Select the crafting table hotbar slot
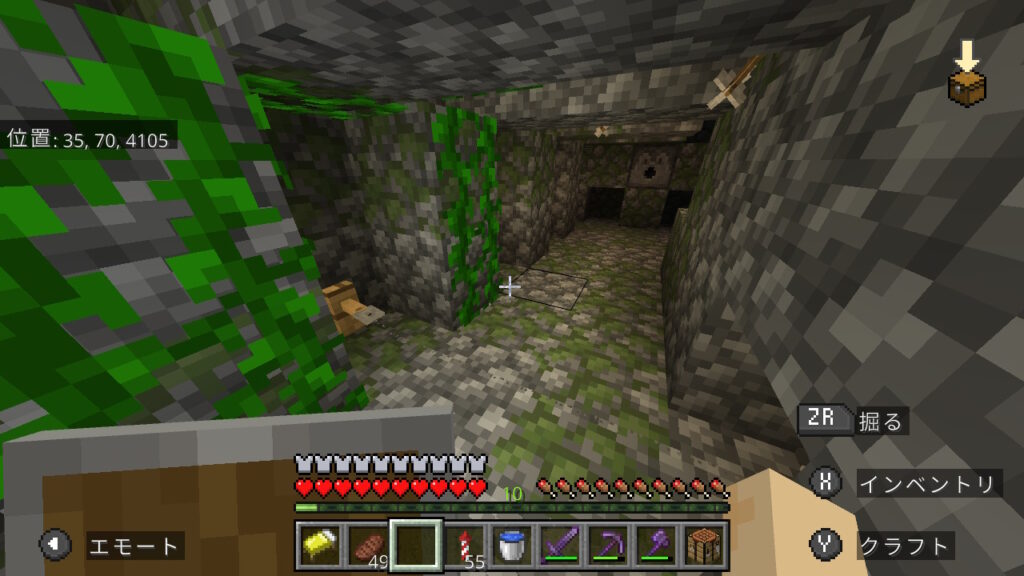The height and width of the screenshot is (576, 1024). [x=704, y=545]
